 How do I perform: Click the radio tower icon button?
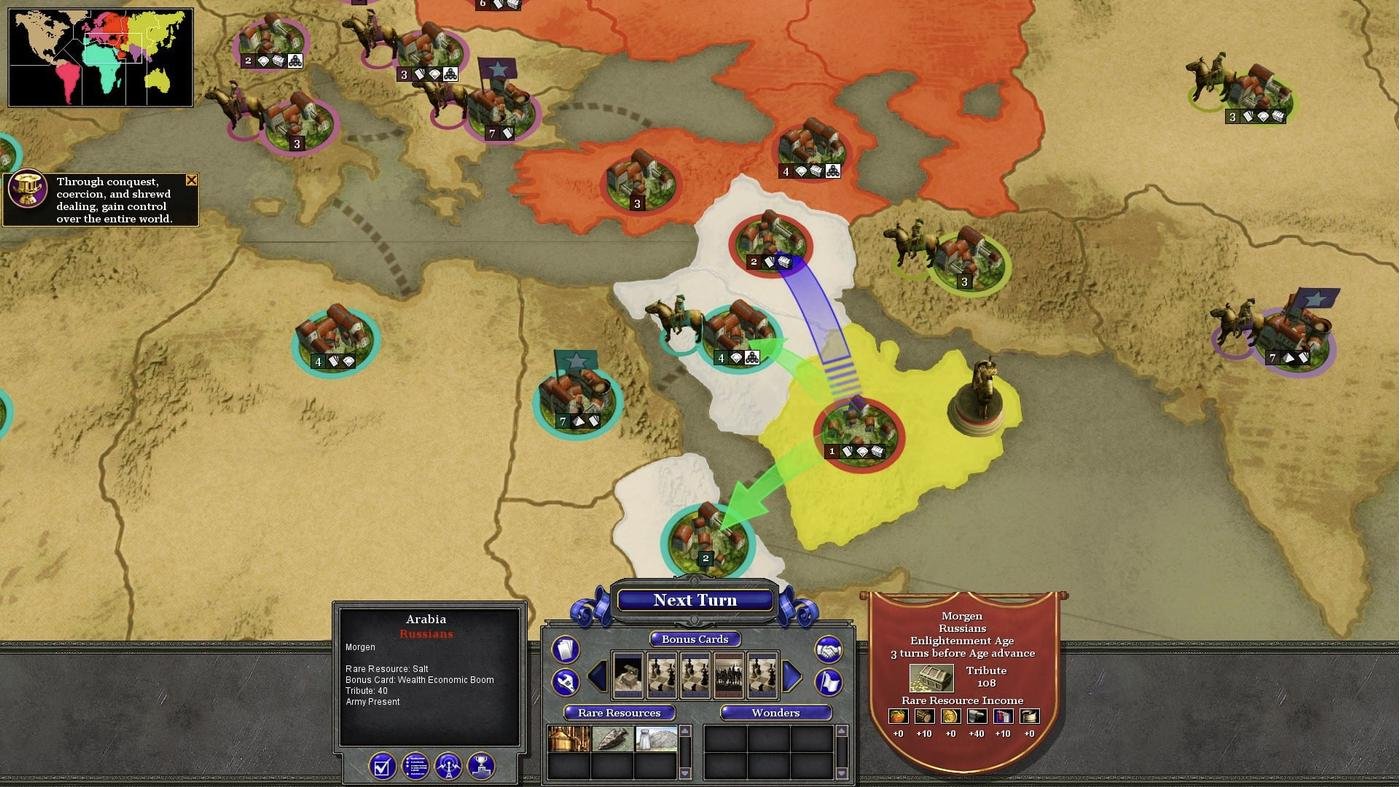point(448,766)
